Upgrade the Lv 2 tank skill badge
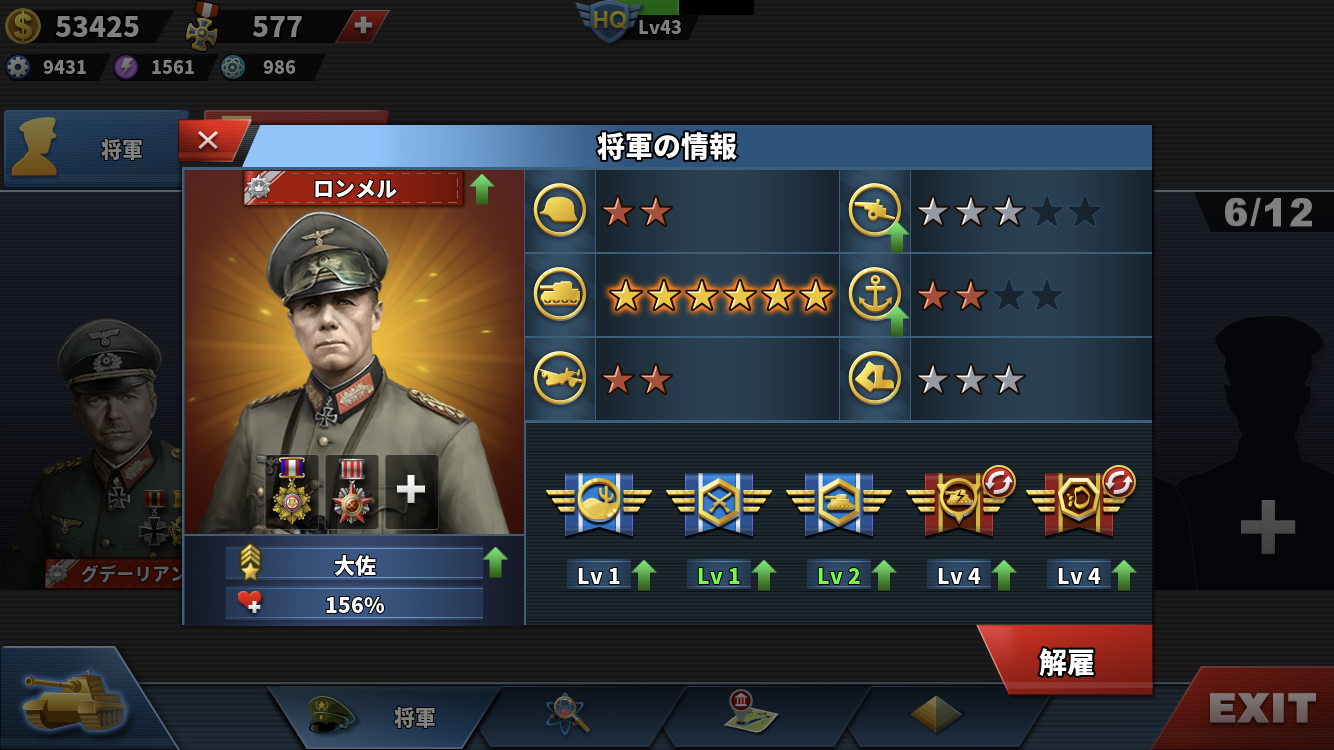The width and height of the screenshot is (1334, 750). pyautogui.click(x=884, y=576)
